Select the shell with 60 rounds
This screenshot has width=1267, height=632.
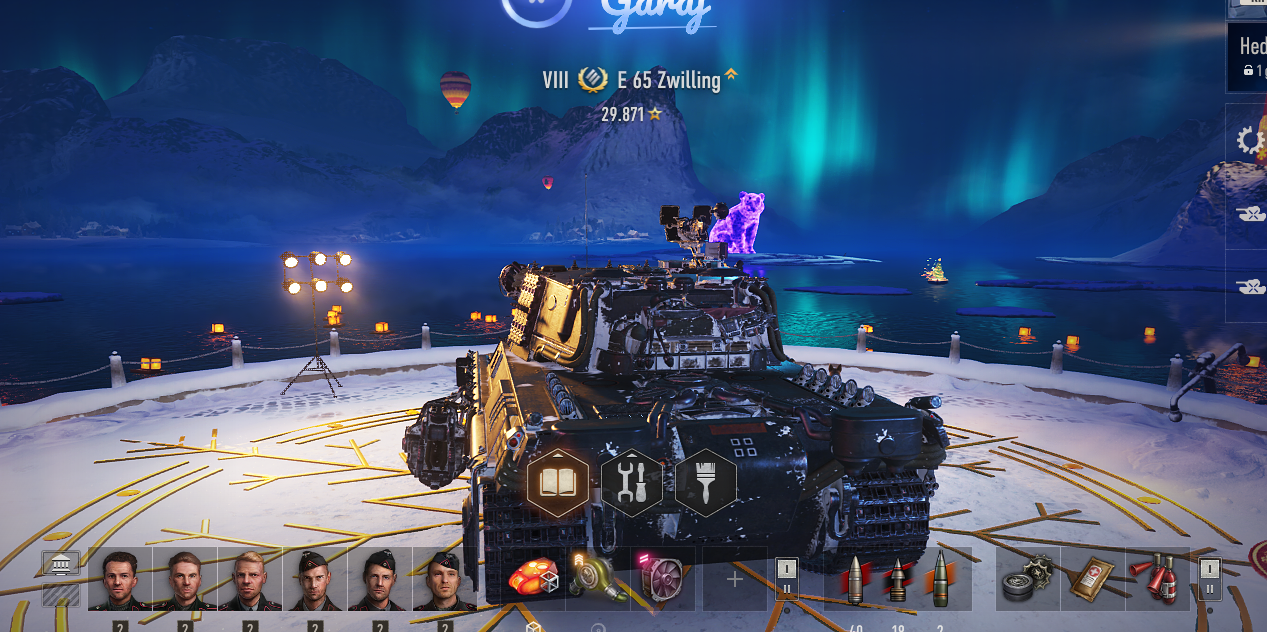click(x=855, y=579)
